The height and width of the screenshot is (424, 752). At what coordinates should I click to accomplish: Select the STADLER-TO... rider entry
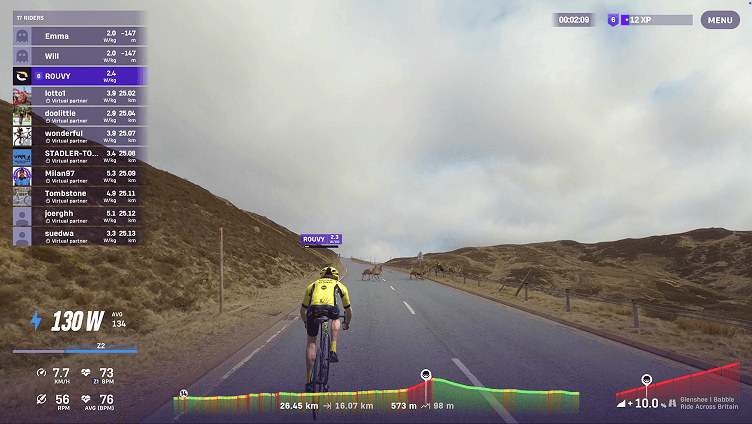point(78,156)
